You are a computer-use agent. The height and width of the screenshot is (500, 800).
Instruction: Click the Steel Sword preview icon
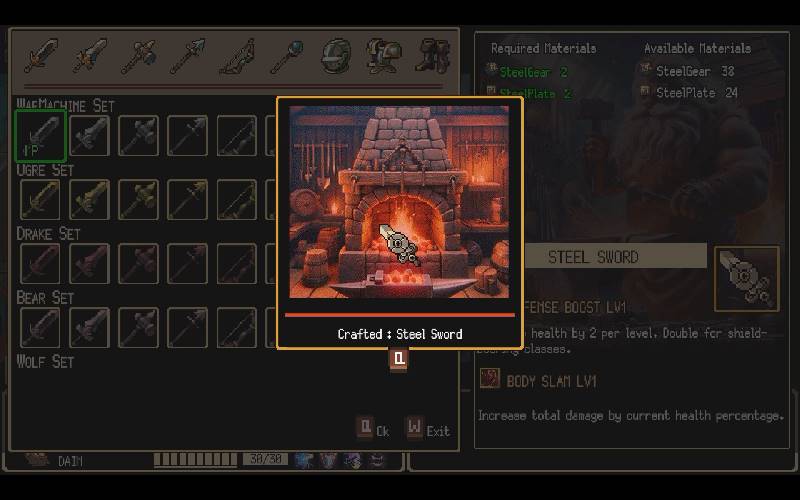[x=746, y=277]
